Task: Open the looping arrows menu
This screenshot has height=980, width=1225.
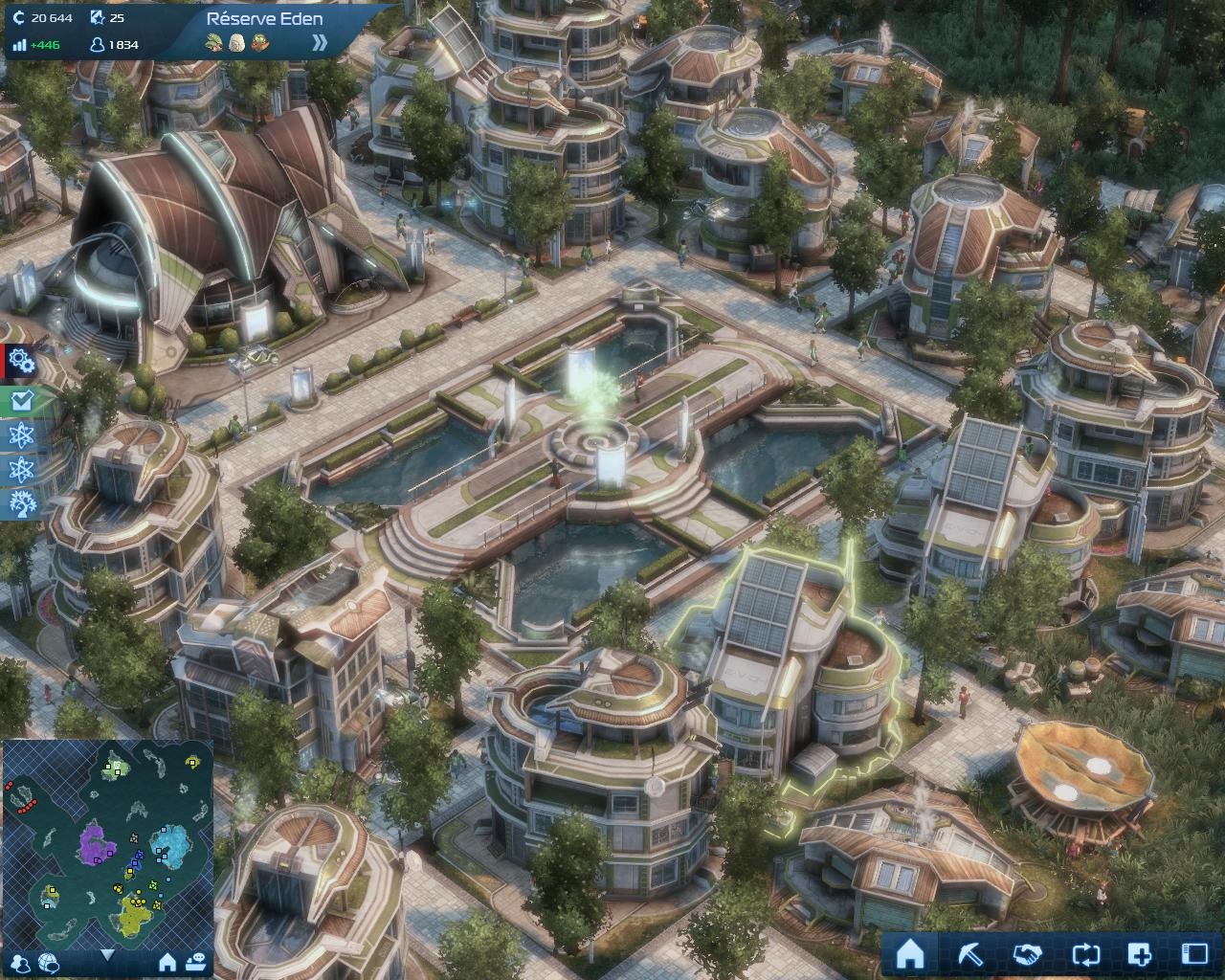Action: [1085, 953]
